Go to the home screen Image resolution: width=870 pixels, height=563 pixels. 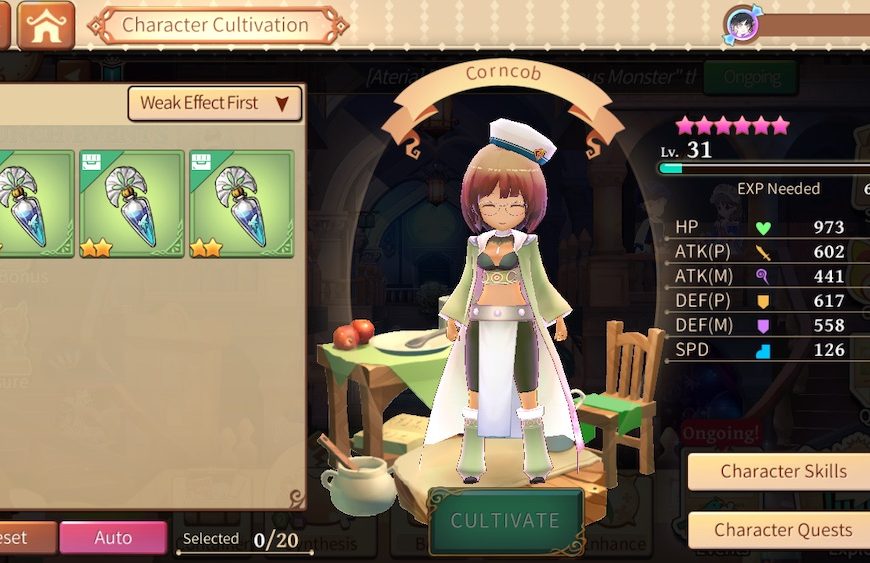click(x=46, y=25)
